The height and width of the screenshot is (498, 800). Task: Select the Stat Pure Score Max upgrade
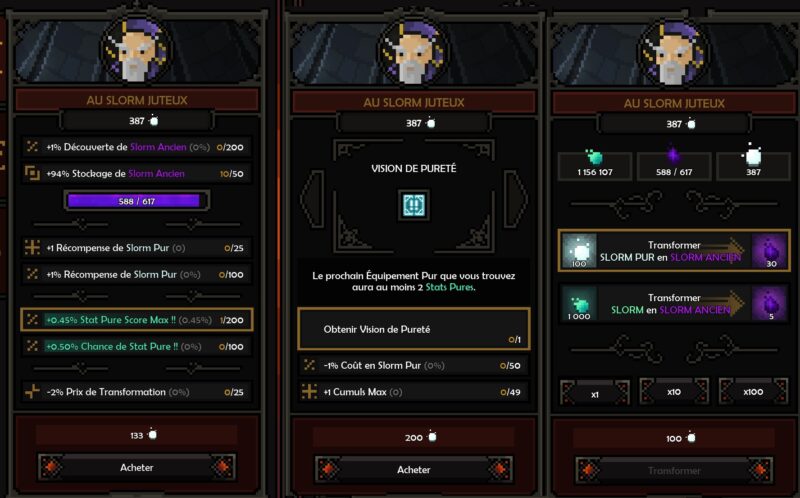click(136, 319)
